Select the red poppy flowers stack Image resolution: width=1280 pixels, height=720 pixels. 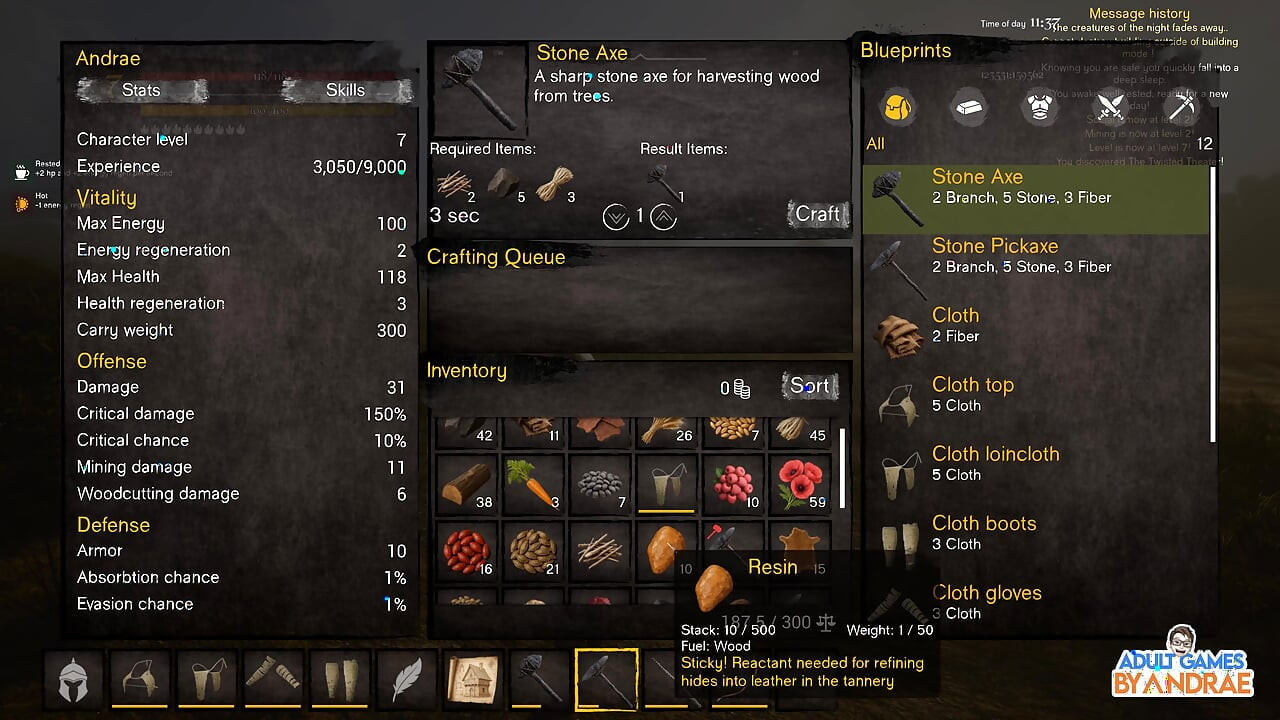800,483
